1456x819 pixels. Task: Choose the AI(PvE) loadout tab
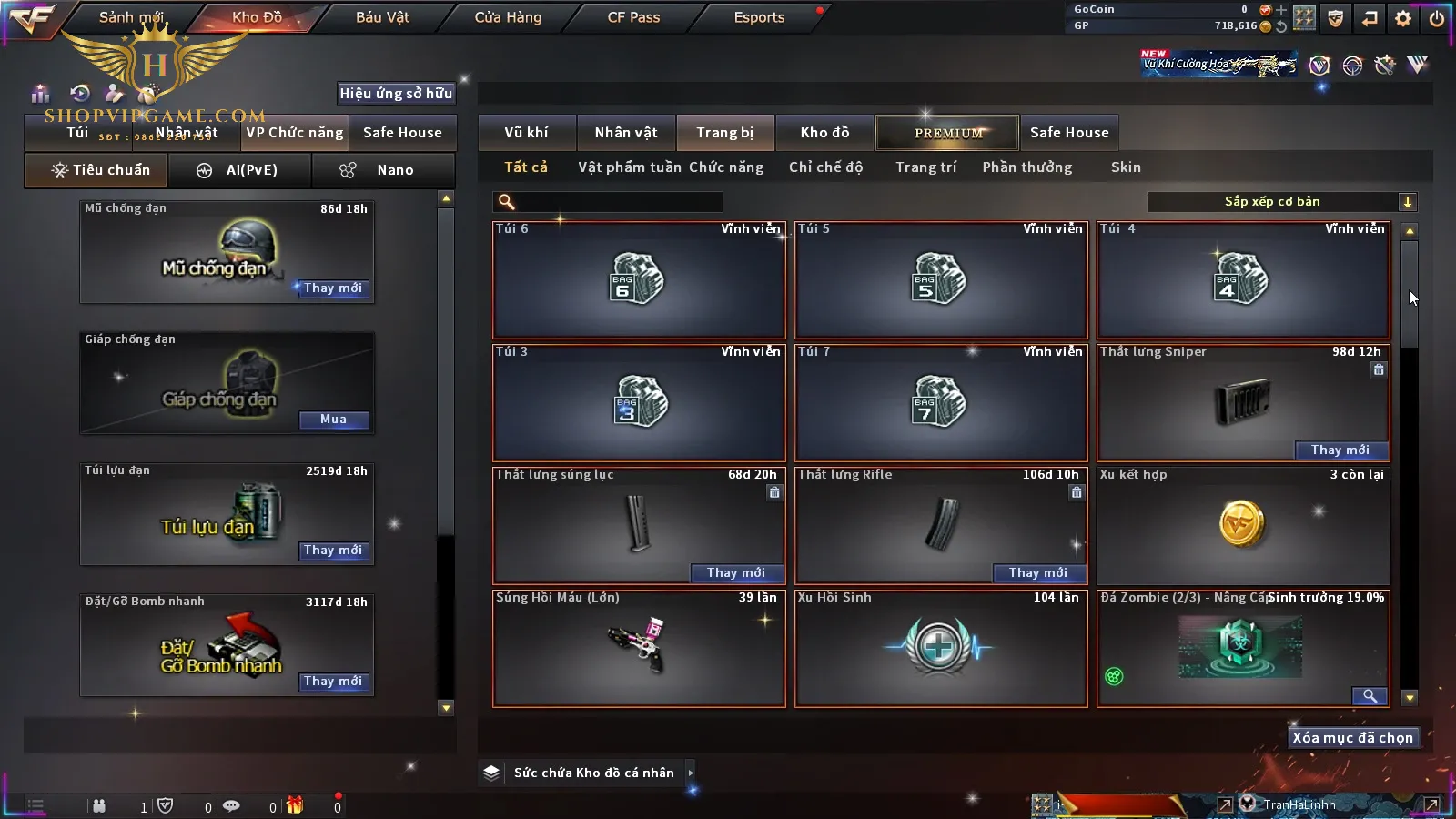coord(240,170)
